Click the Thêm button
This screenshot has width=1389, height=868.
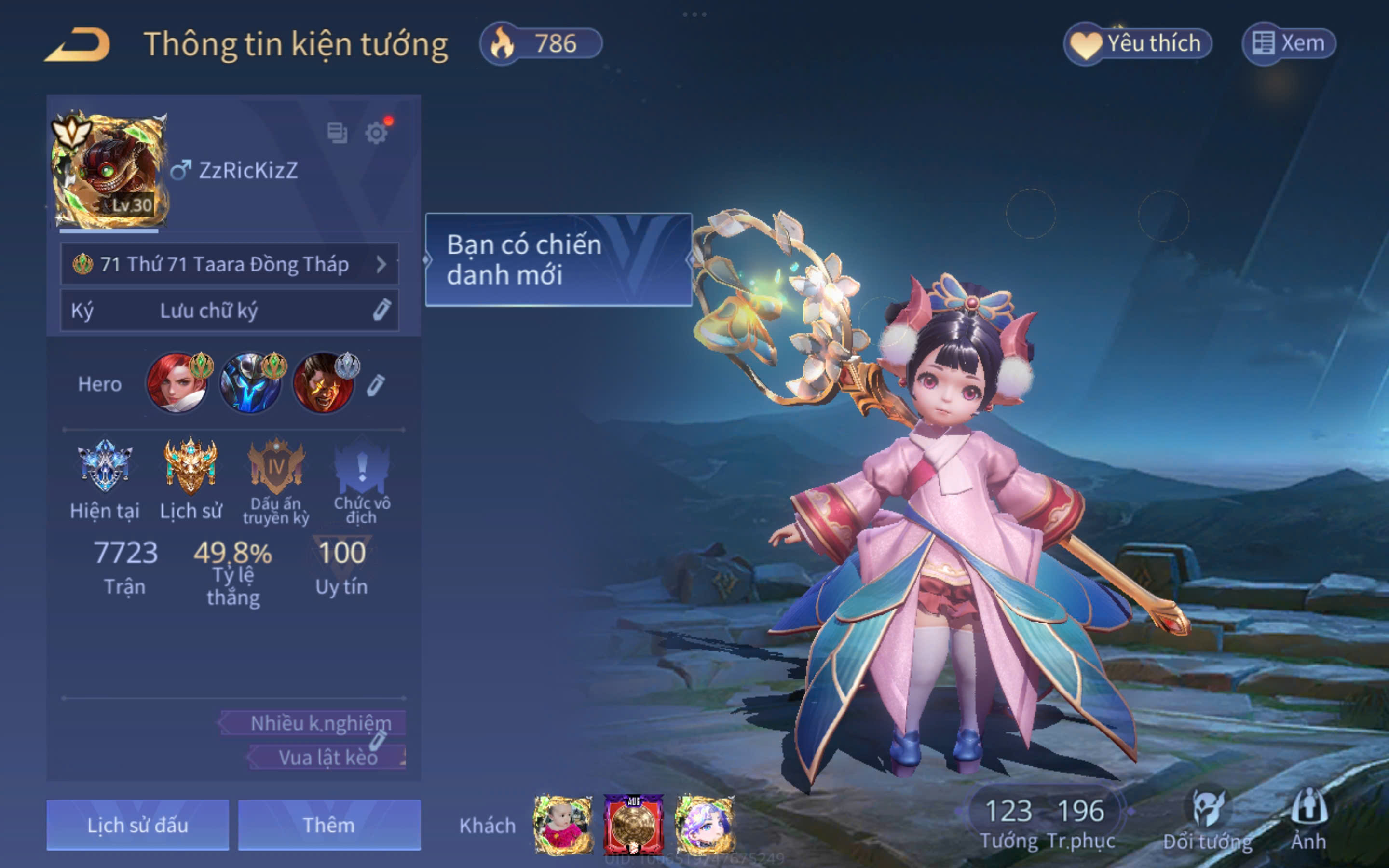pyautogui.click(x=329, y=825)
